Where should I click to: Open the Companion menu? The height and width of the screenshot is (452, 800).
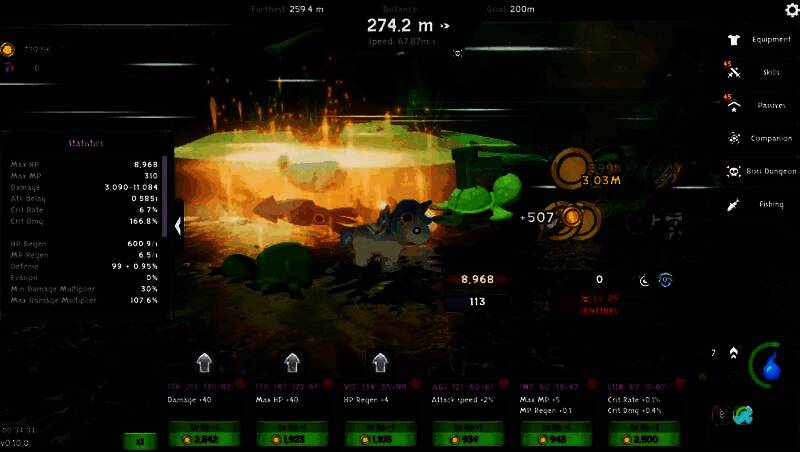(760, 138)
